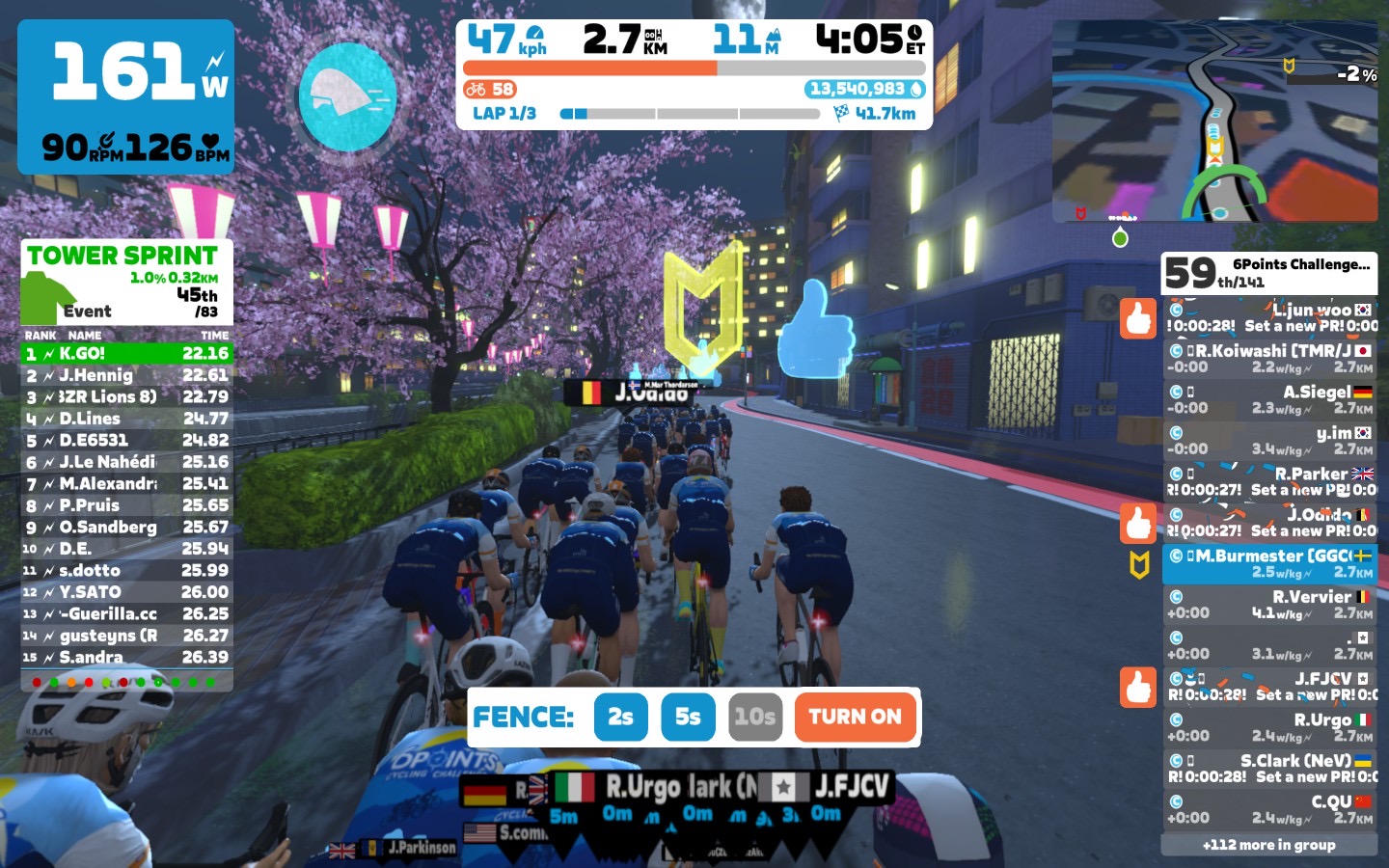Select Y.SATO in the sprint leaderboard
The height and width of the screenshot is (868, 1389).
(126, 592)
